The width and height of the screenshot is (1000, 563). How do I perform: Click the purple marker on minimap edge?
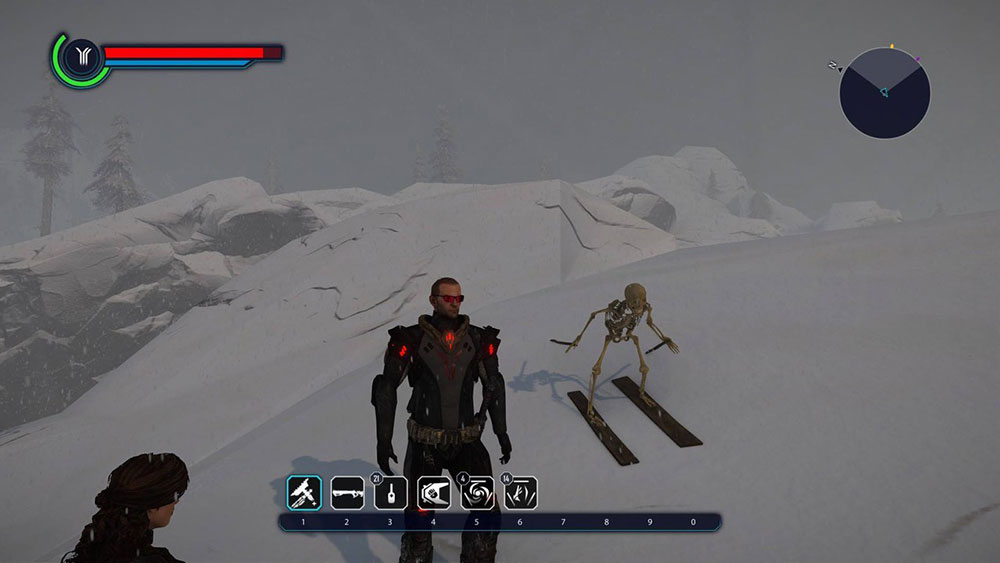[918, 59]
